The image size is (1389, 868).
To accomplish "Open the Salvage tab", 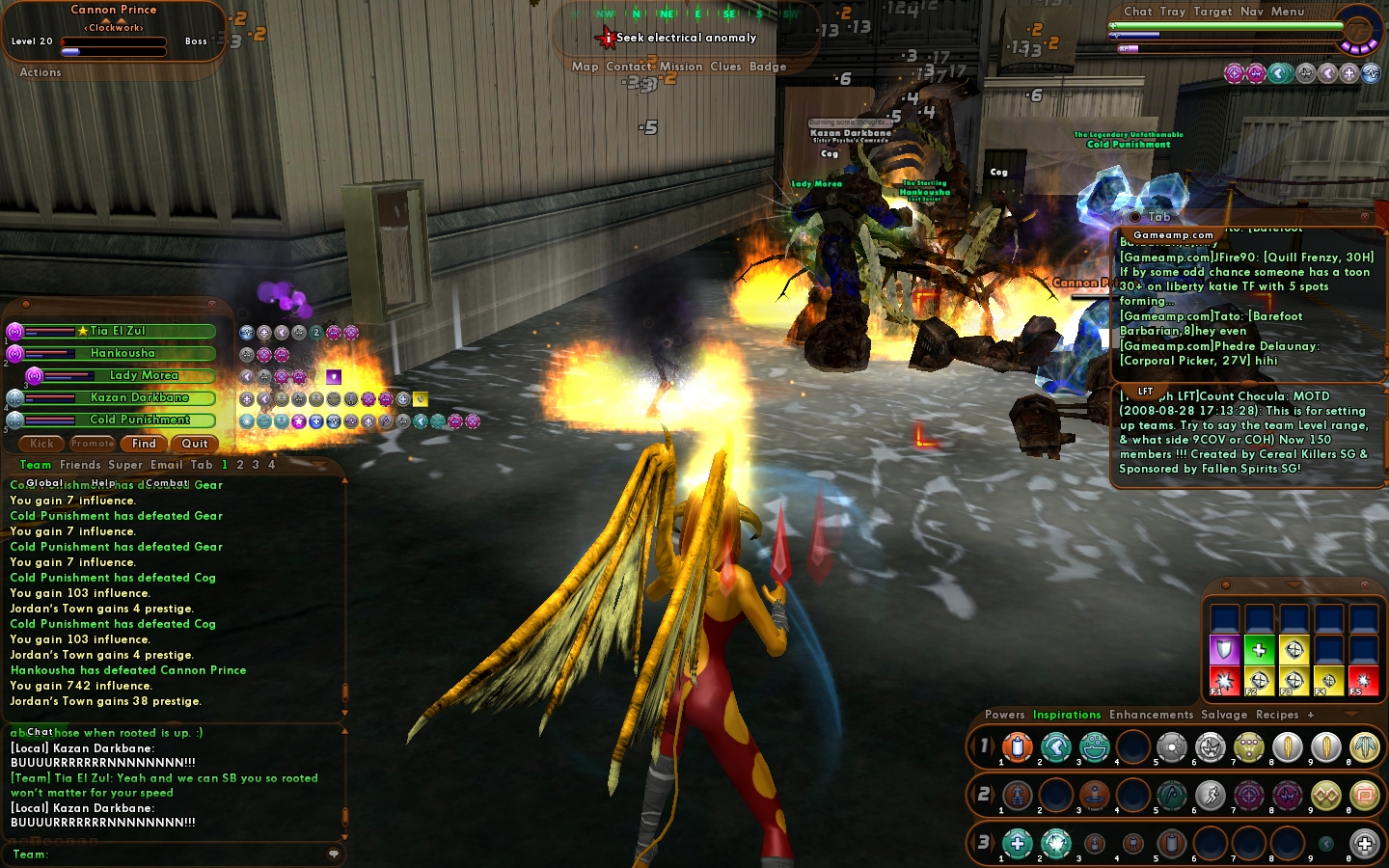I will tap(1224, 715).
